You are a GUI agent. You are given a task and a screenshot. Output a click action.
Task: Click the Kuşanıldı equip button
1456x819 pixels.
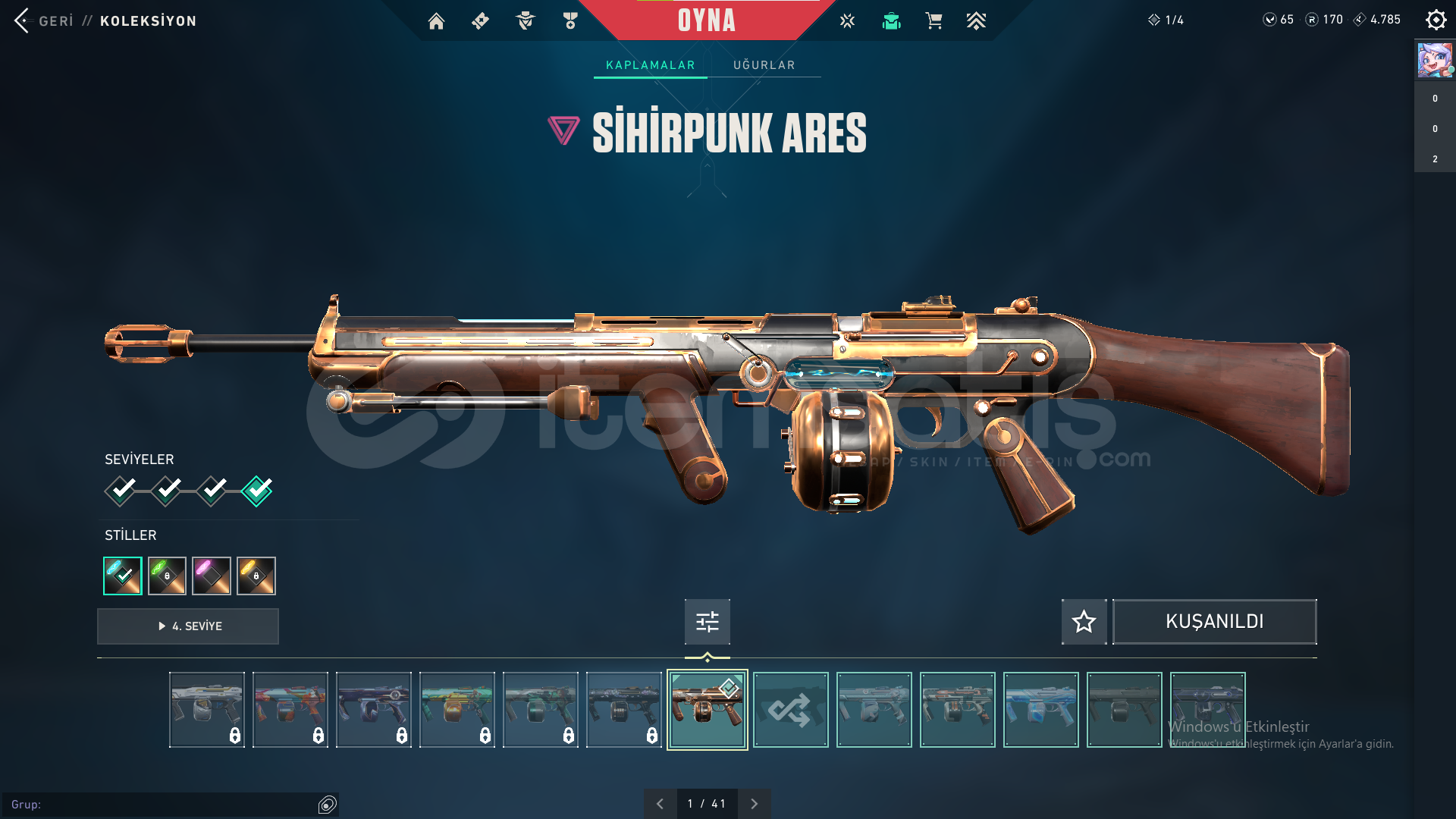(x=1214, y=622)
